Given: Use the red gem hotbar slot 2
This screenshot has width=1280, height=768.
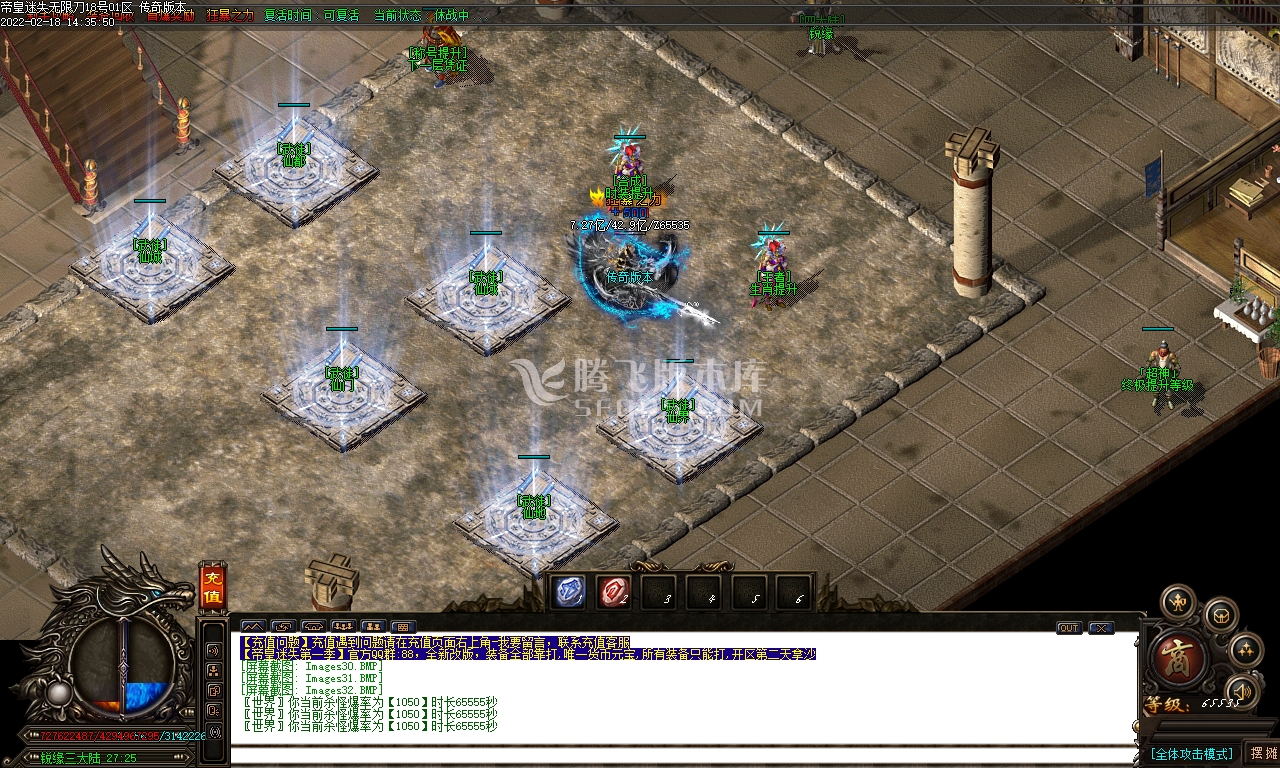Looking at the screenshot, I should (x=614, y=592).
